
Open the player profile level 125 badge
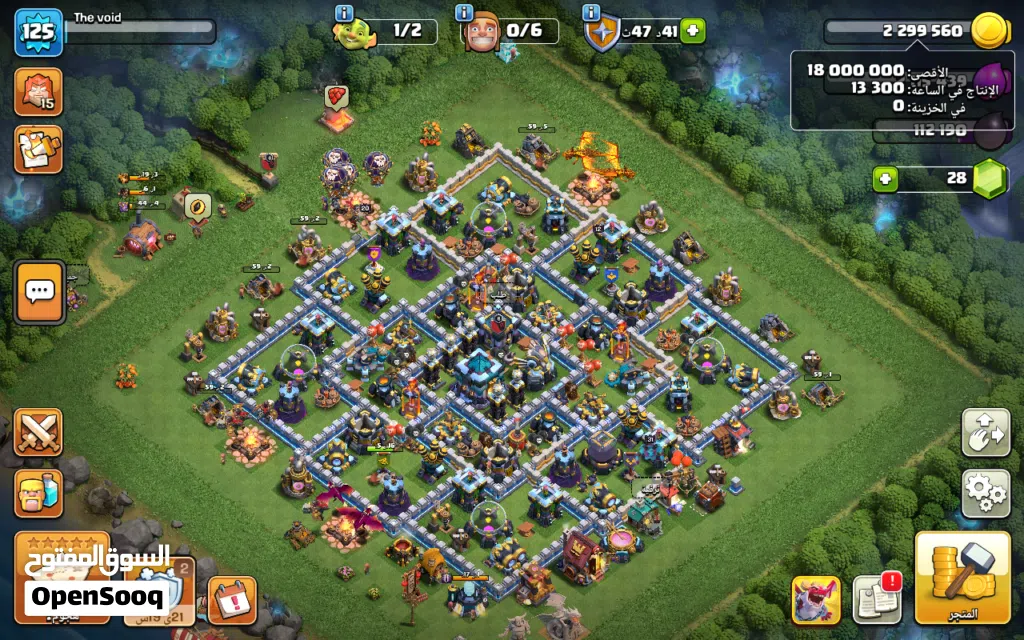coord(38,32)
